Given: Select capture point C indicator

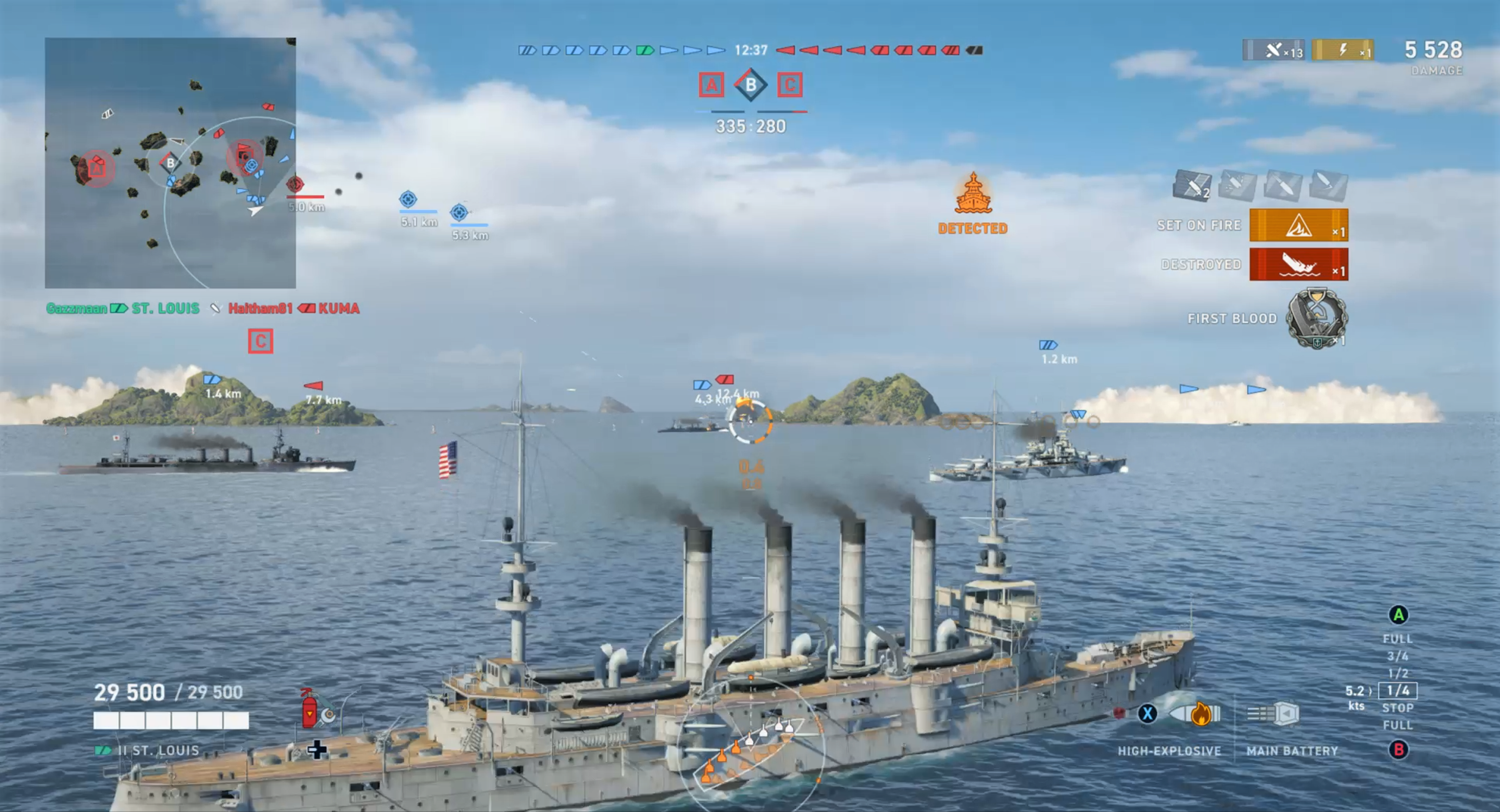Looking at the screenshot, I should point(789,86).
